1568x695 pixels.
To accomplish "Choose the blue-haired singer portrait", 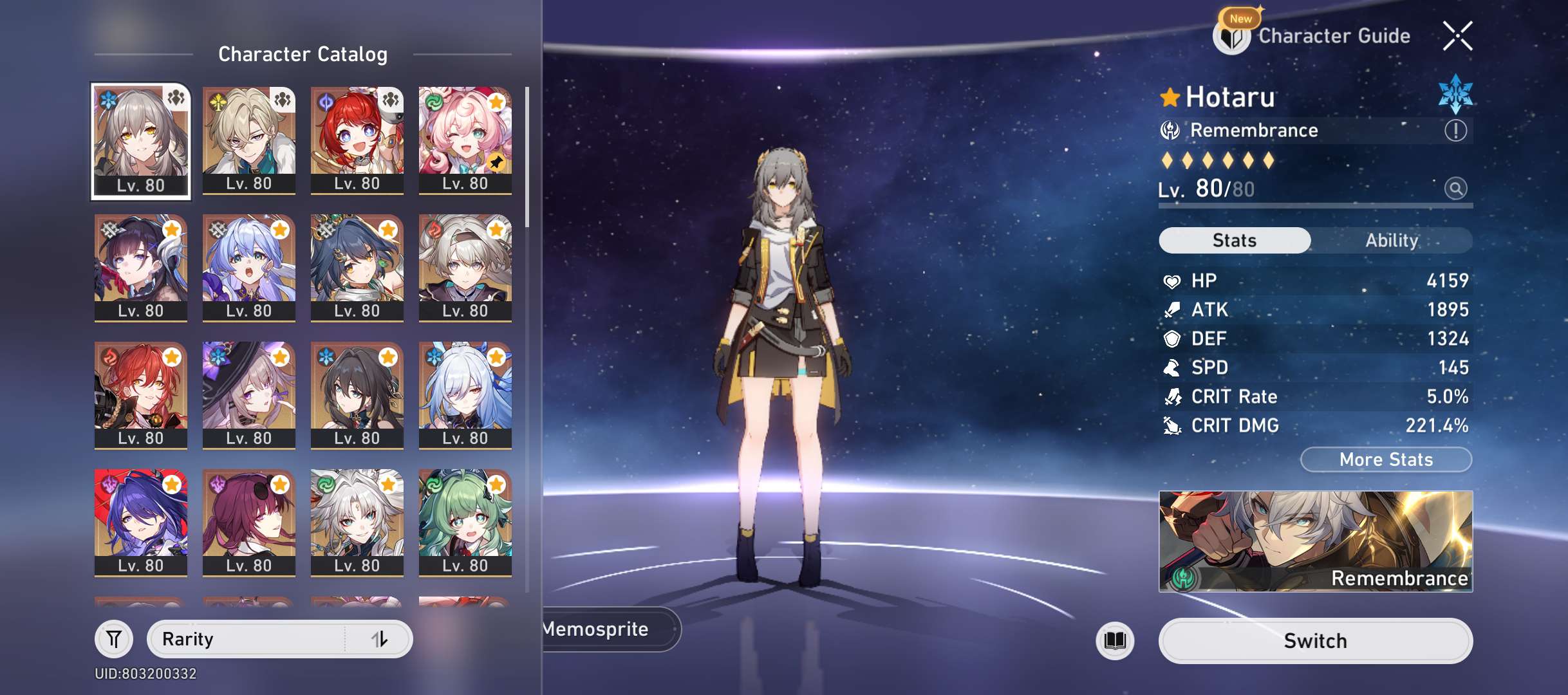I will (249, 267).
